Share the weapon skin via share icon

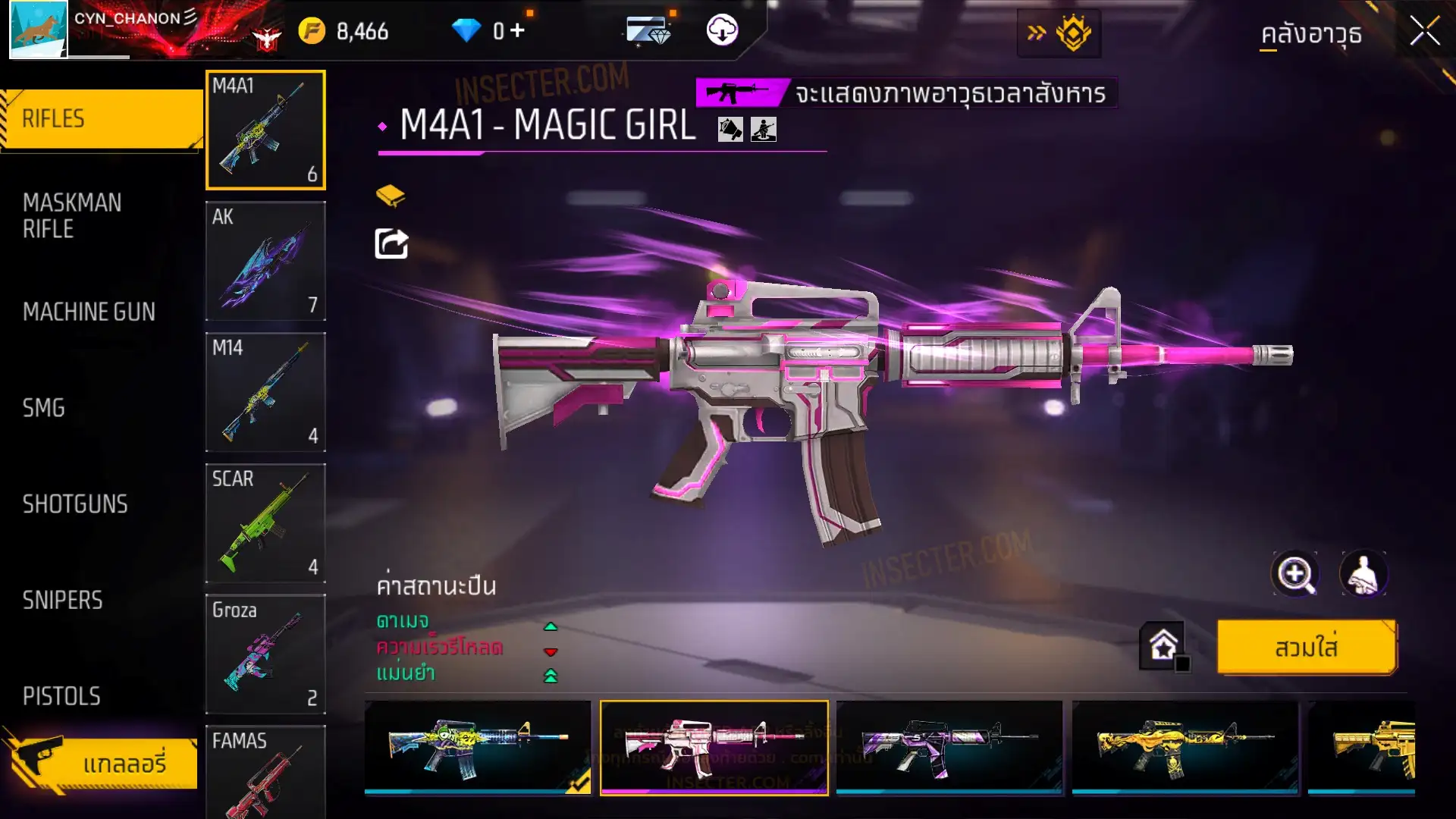point(391,244)
